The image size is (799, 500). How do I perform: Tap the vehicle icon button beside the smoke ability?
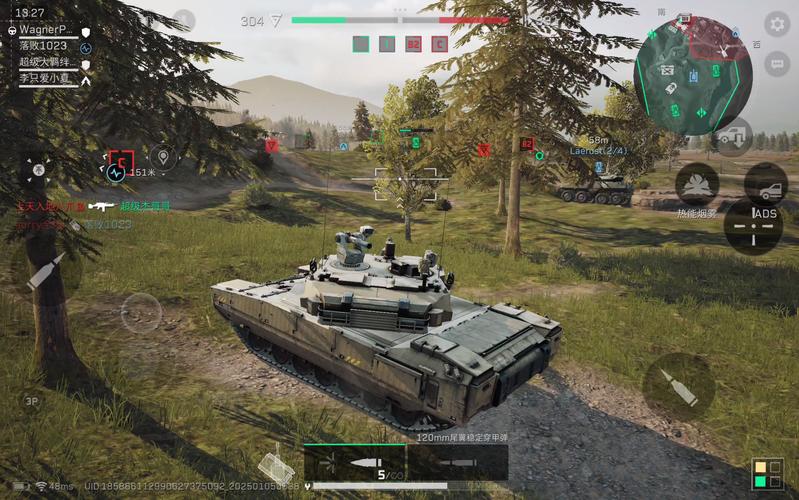[x=765, y=185]
